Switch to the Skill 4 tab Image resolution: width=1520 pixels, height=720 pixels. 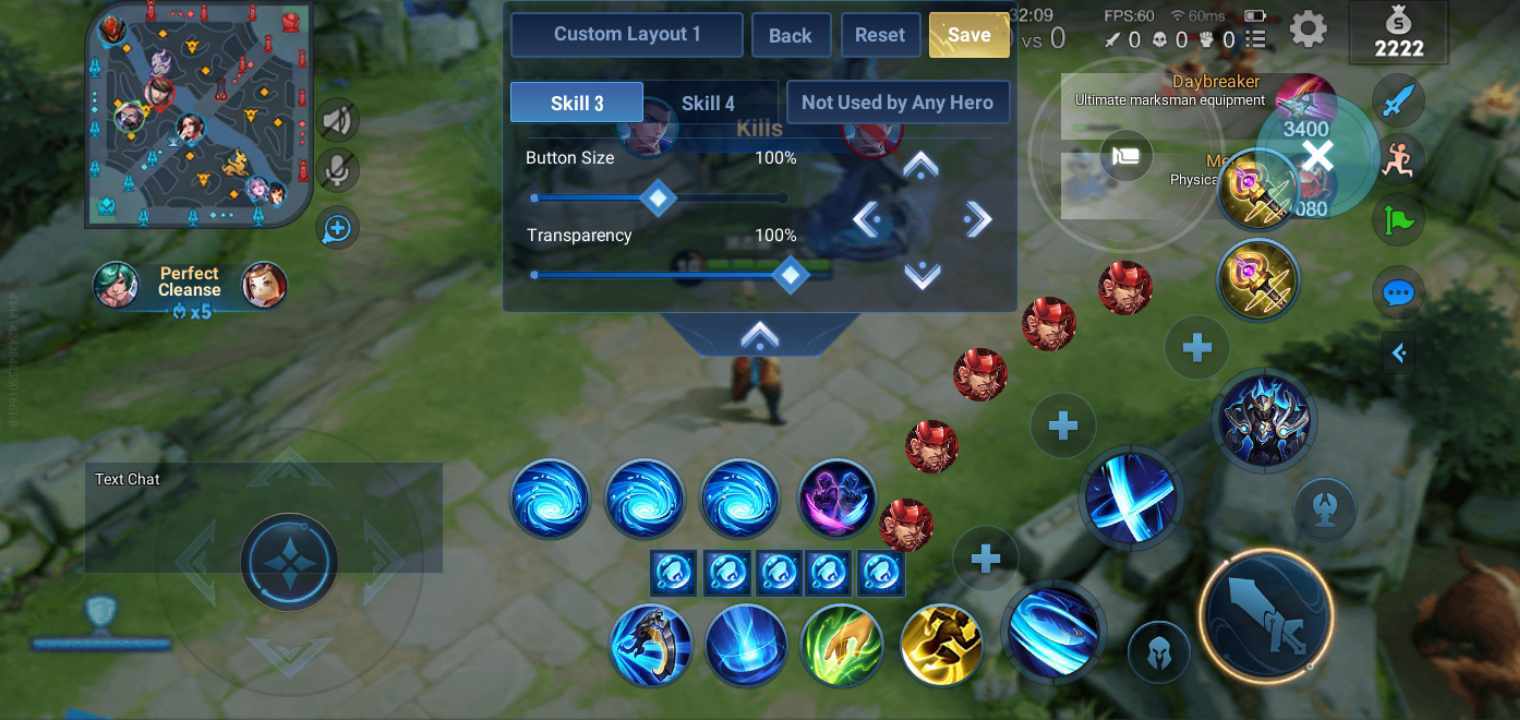click(708, 102)
